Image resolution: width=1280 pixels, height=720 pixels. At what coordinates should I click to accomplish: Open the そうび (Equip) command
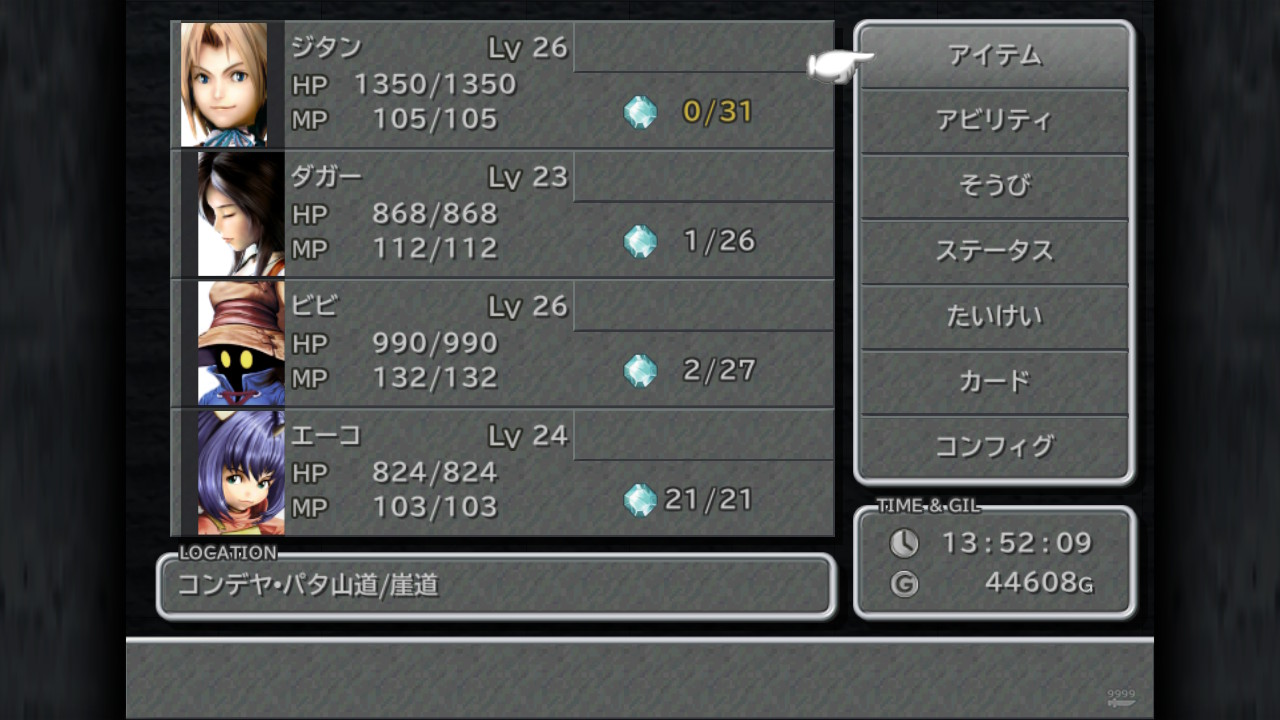pos(995,186)
